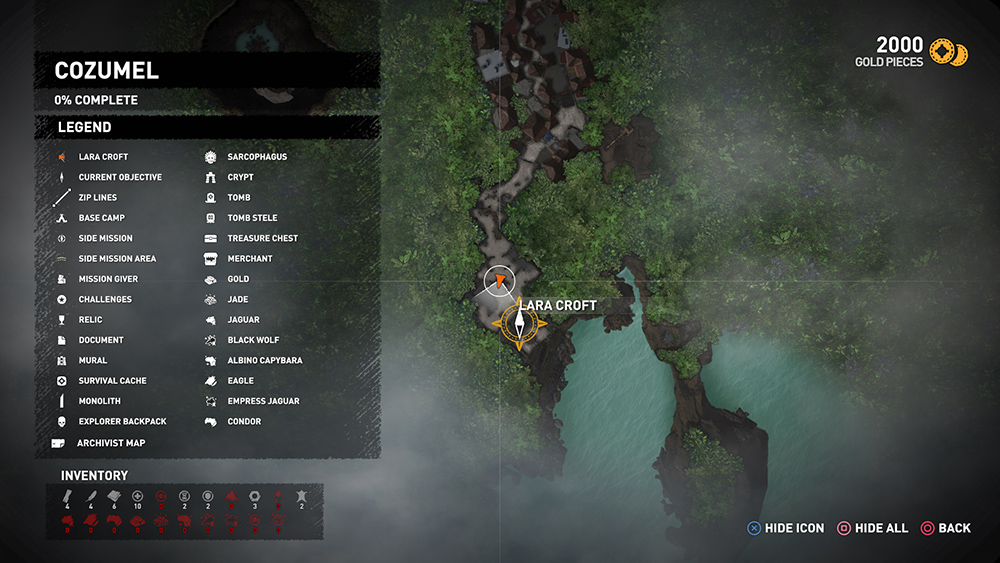
Task: Pick the Crypt legend entry
Action: click(x=240, y=177)
